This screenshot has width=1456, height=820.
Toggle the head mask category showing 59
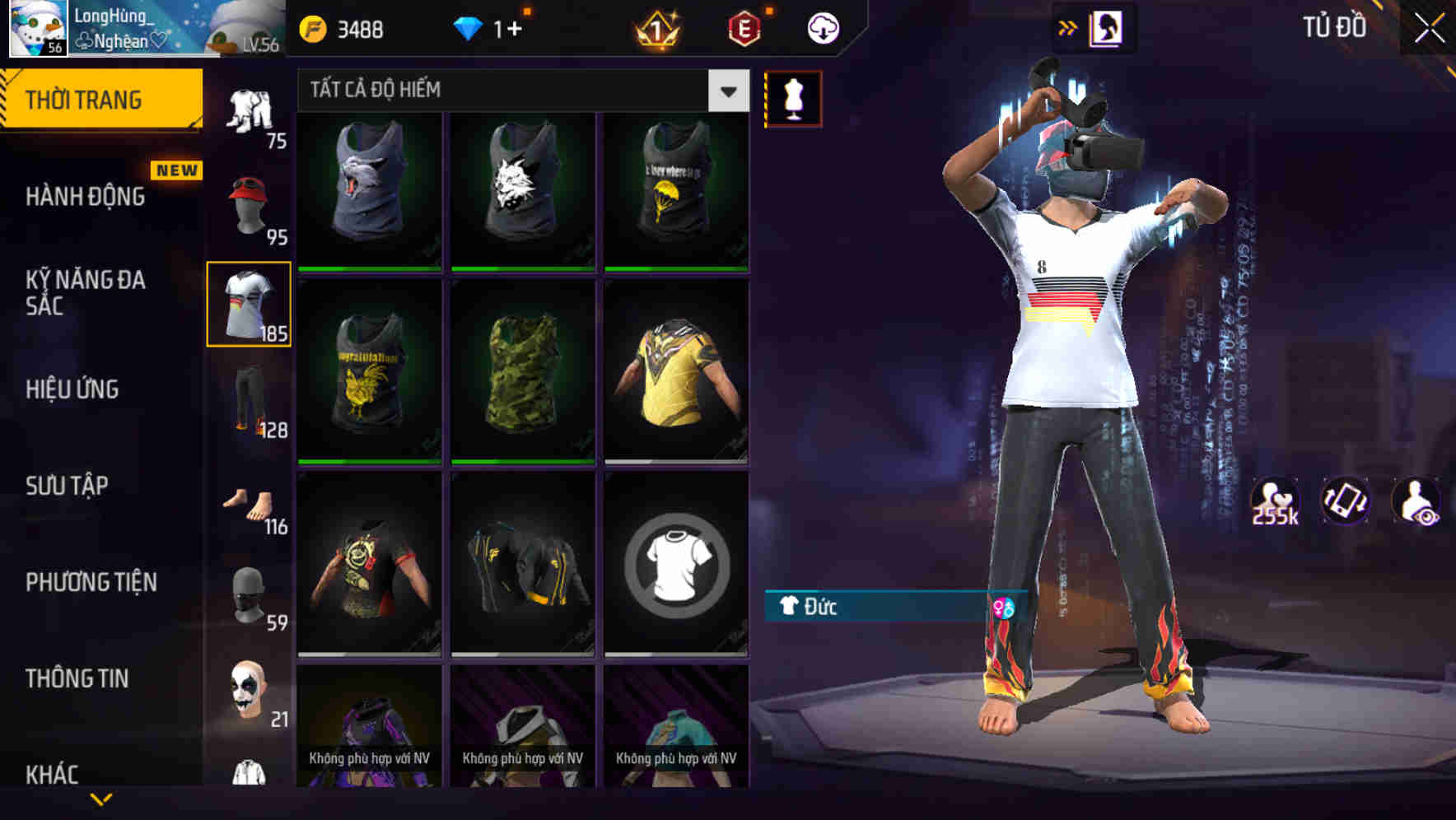coord(247,594)
